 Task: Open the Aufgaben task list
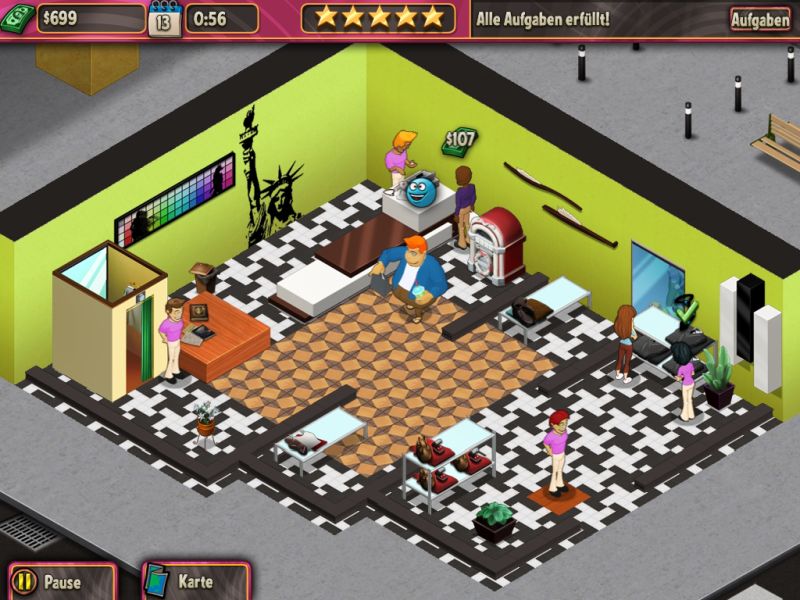(759, 19)
